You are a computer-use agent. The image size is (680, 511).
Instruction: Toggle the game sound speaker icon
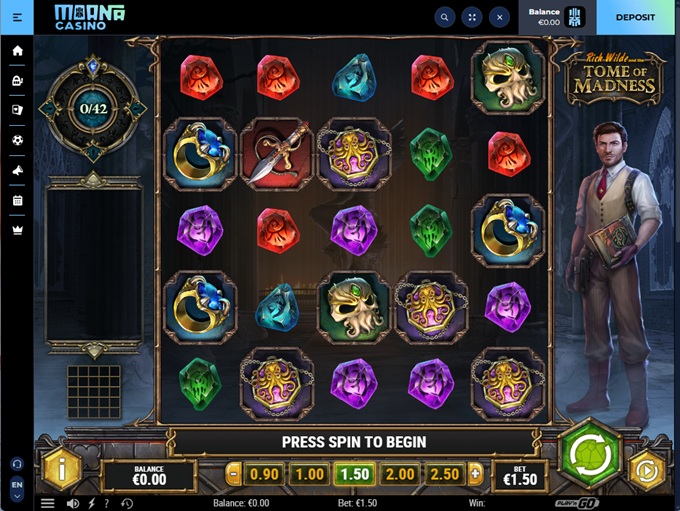point(72,503)
